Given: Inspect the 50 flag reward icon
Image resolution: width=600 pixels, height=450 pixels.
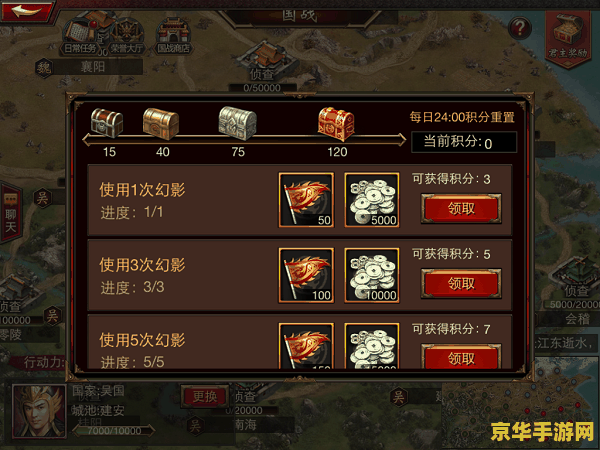Looking at the screenshot, I should pyautogui.click(x=306, y=201).
